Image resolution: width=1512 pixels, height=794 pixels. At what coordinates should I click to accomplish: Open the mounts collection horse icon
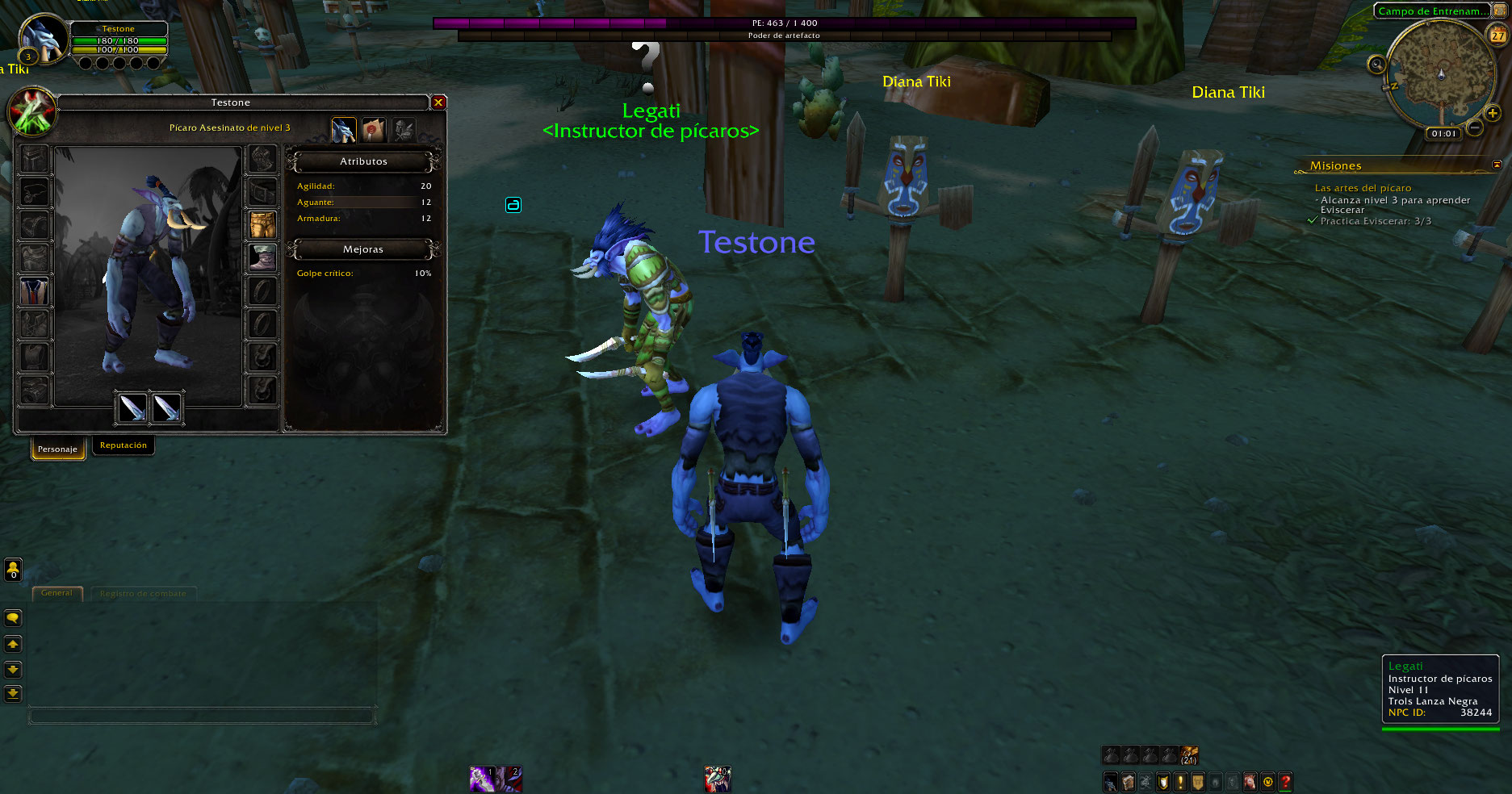[x=1250, y=781]
